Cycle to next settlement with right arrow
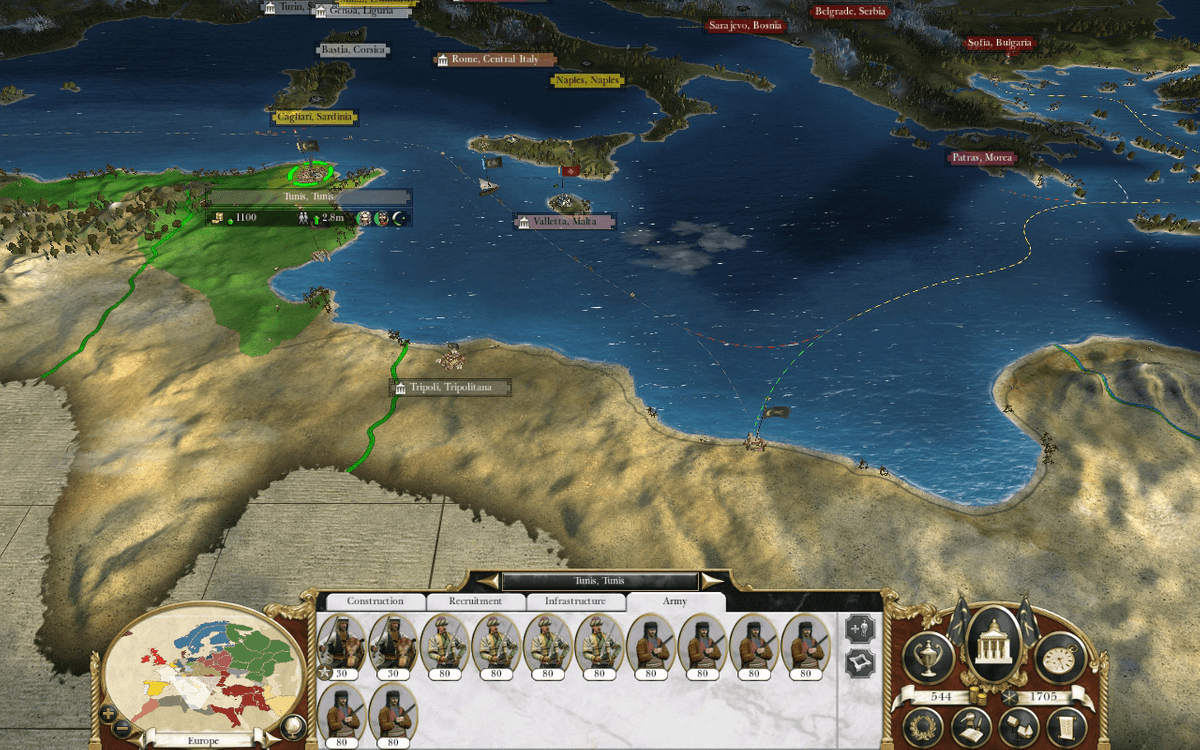1200x750 pixels. click(711, 581)
